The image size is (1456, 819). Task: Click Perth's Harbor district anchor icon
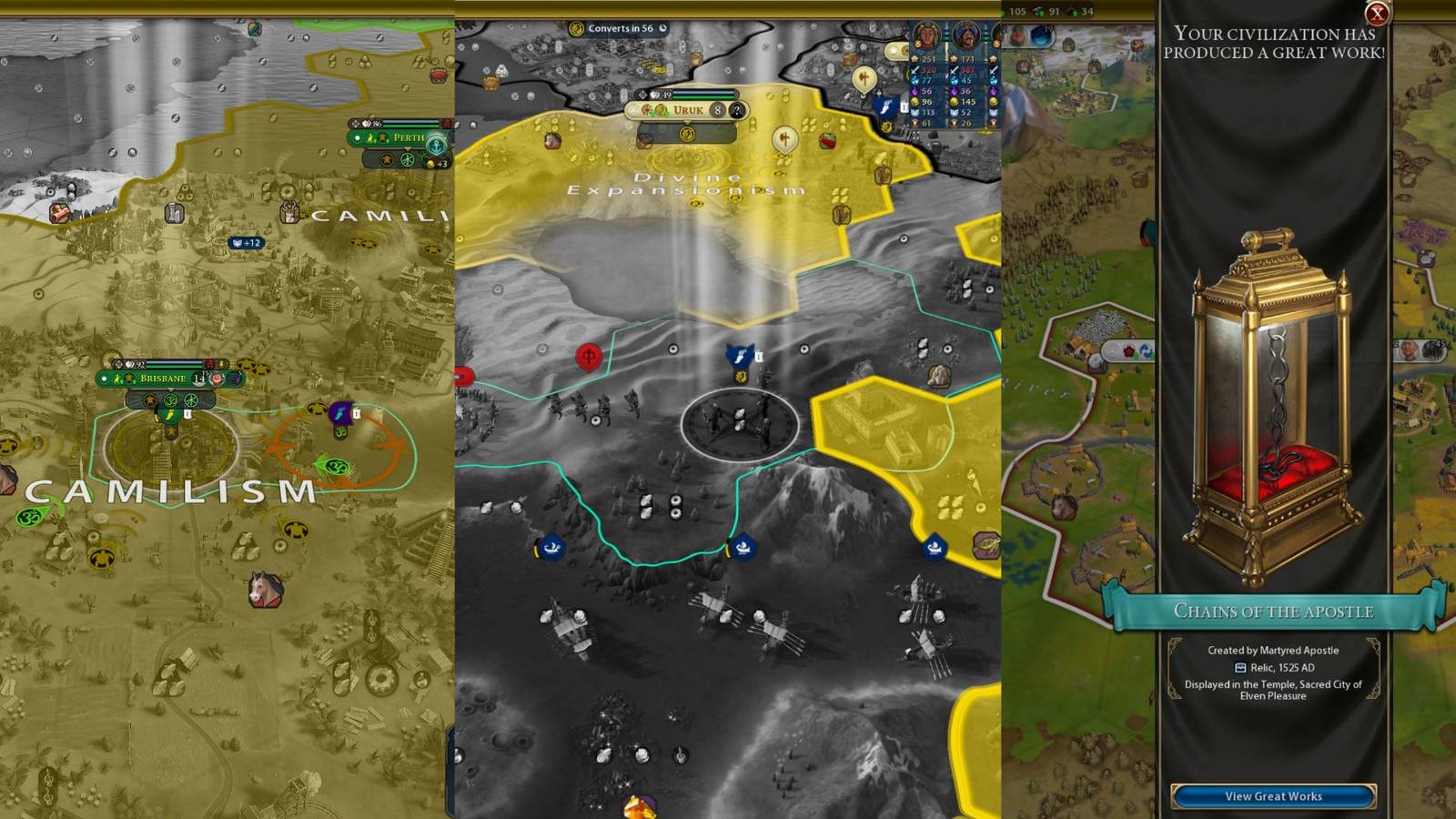[437, 145]
